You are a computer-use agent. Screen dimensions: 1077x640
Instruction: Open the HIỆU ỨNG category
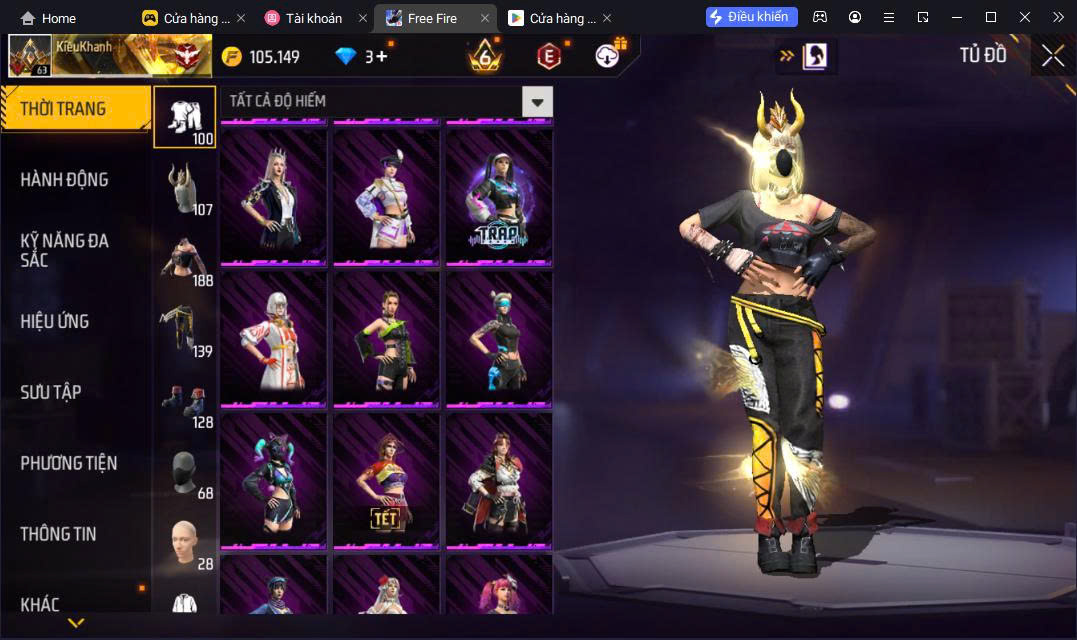click(x=55, y=321)
